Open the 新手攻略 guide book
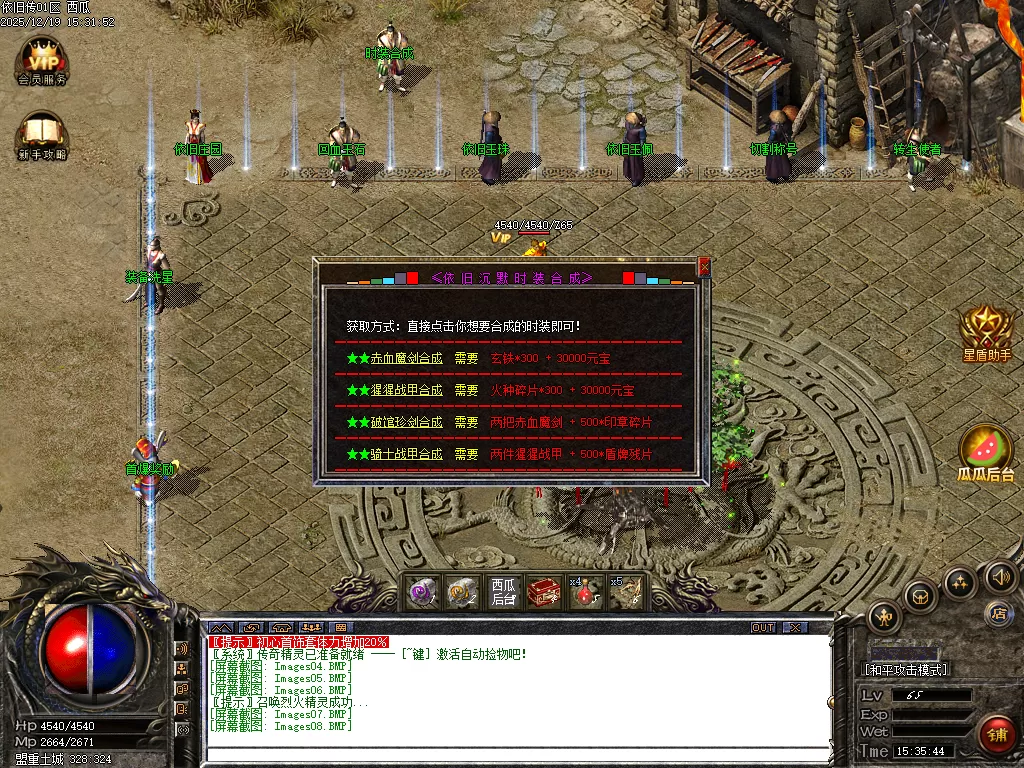 [x=41, y=135]
